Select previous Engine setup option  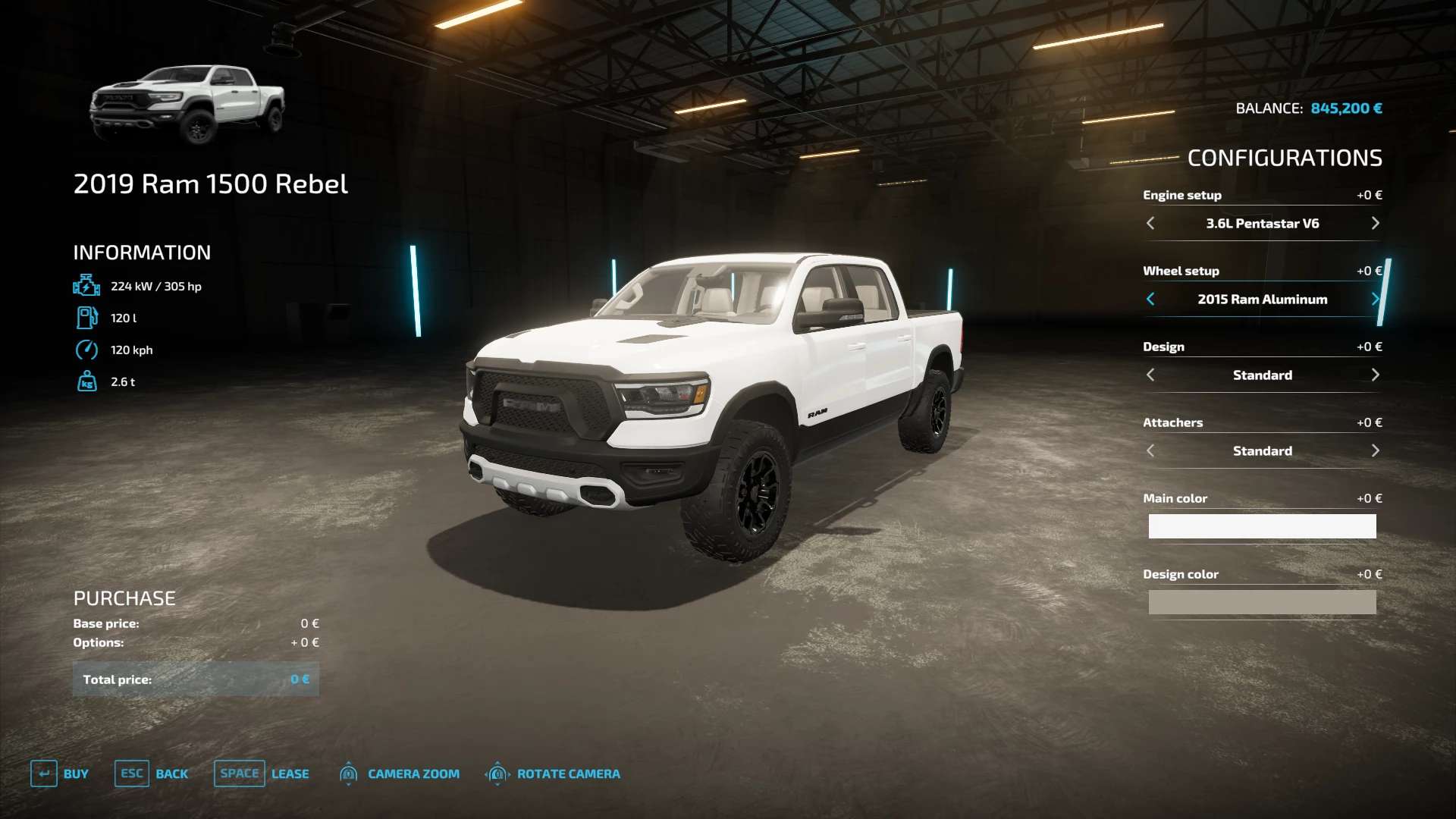click(x=1150, y=223)
